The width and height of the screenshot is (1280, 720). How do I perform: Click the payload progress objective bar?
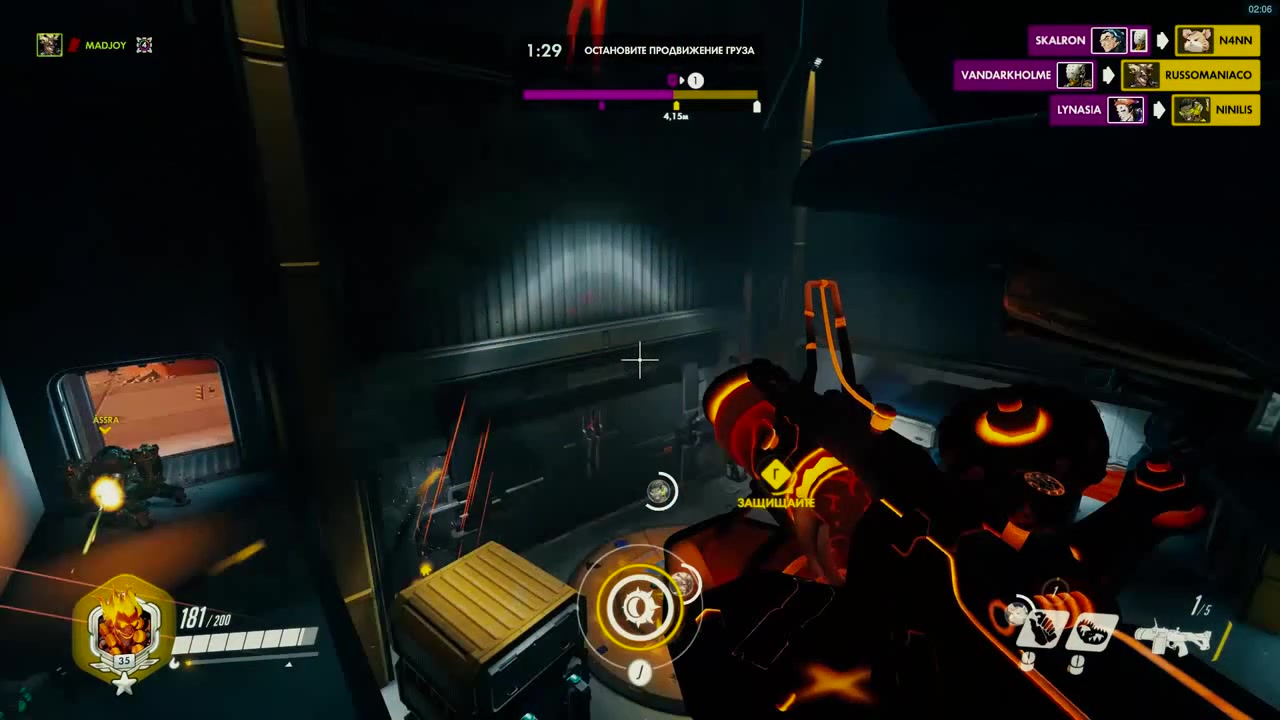(x=640, y=95)
